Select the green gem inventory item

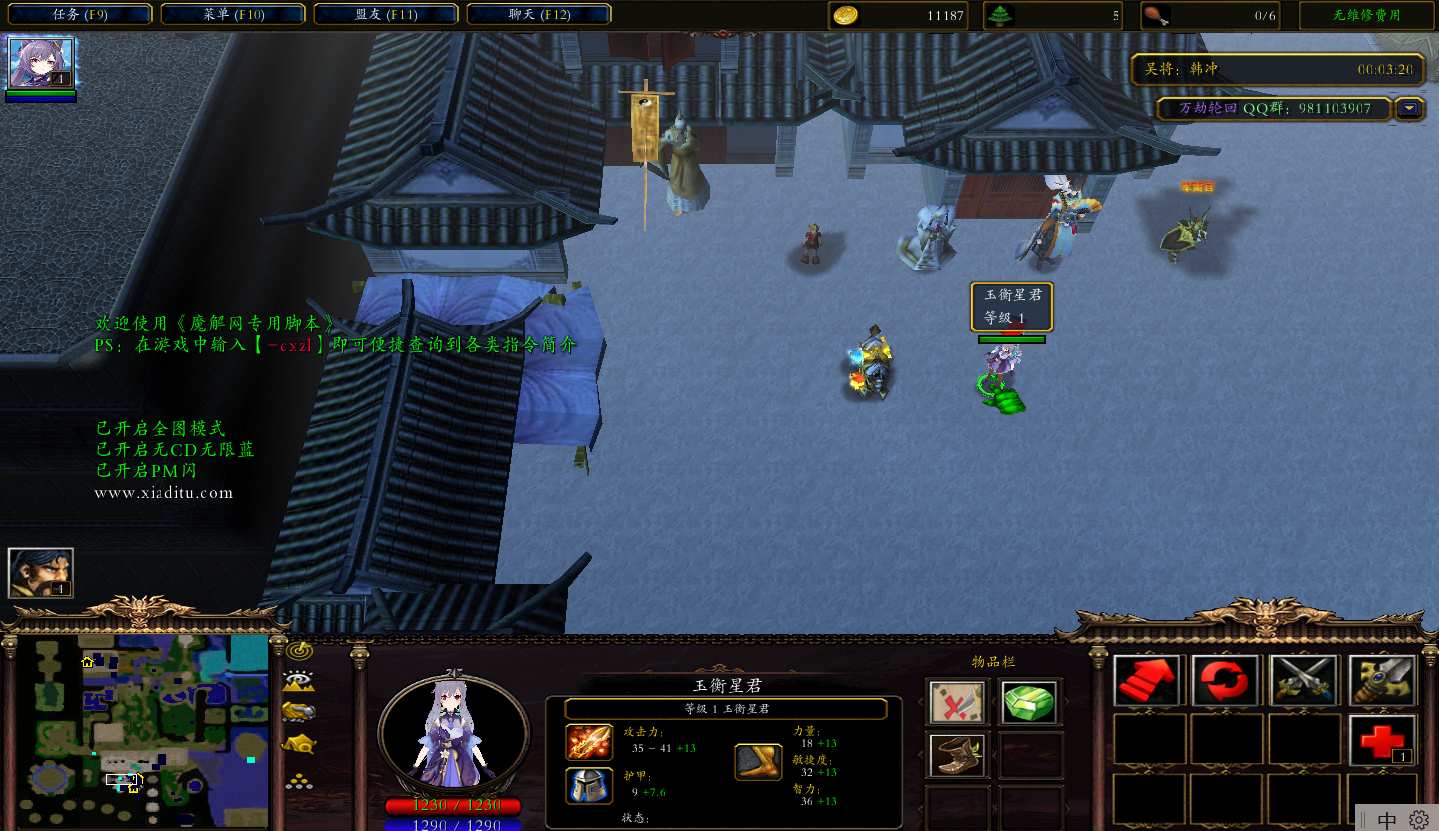[1029, 703]
